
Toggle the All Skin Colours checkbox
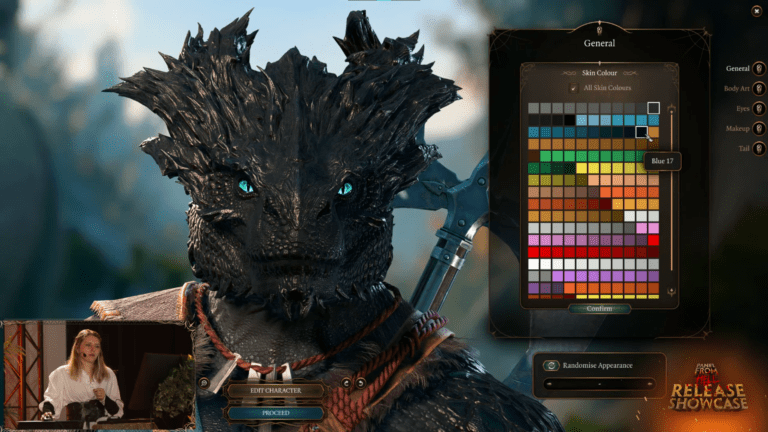tap(573, 88)
